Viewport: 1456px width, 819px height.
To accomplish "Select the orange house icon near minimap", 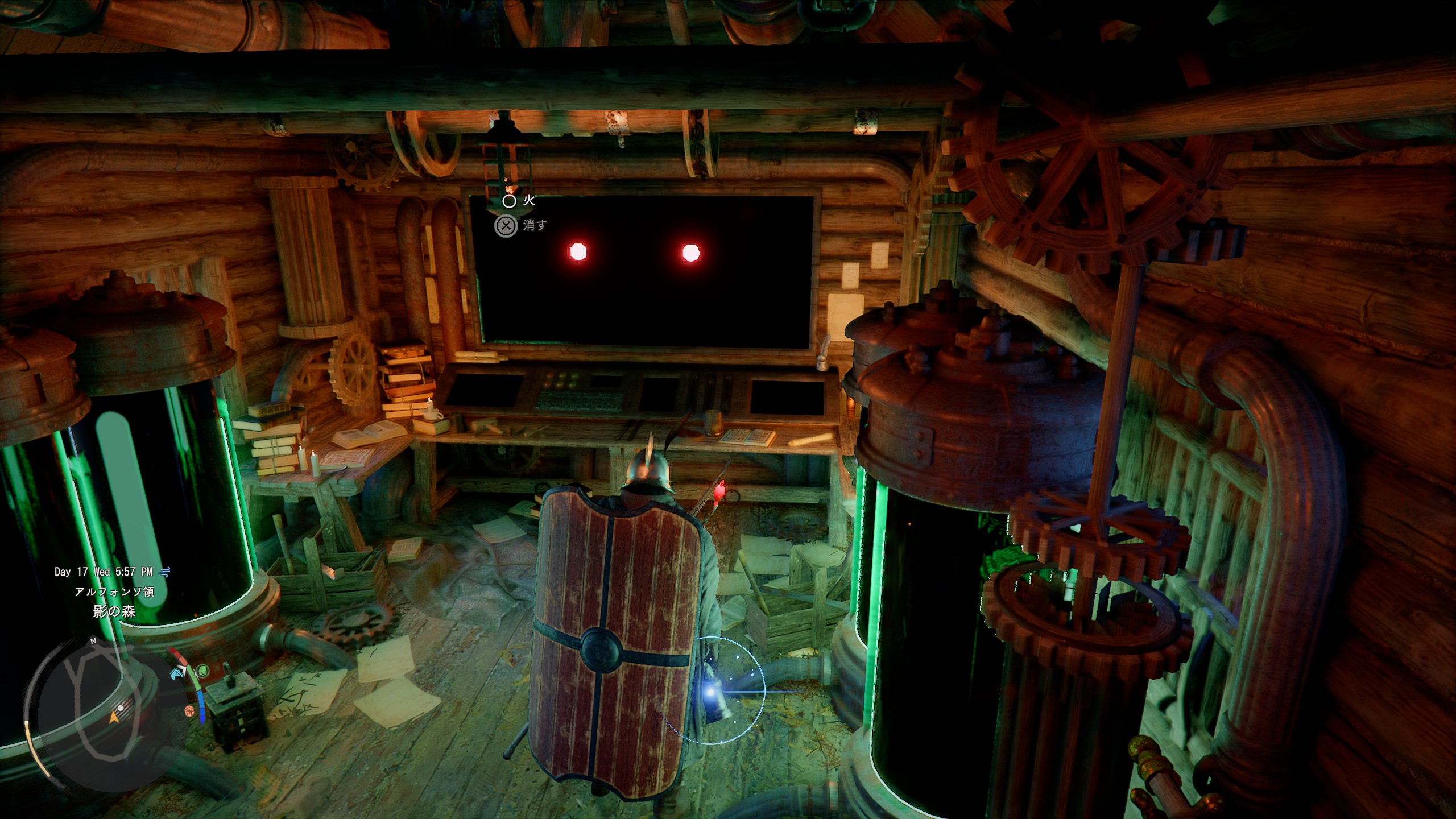I will pyautogui.click(x=189, y=711).
